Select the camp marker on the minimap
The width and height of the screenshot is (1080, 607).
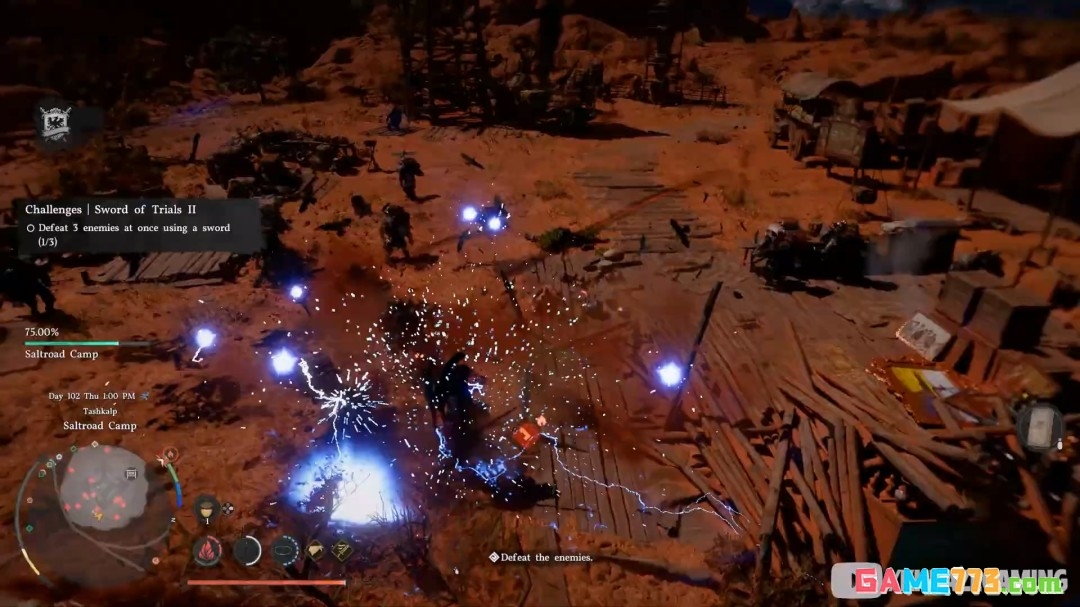tap(131, 474)
